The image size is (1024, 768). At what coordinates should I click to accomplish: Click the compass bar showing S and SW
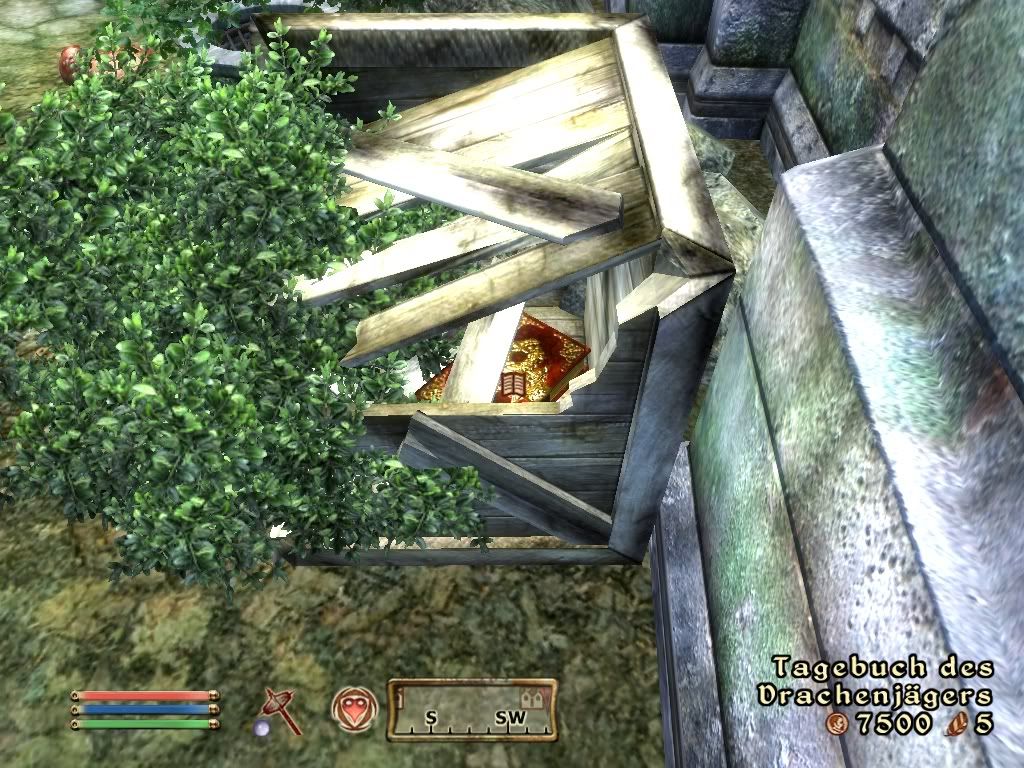pyautogui.click(x=471, y=711)
